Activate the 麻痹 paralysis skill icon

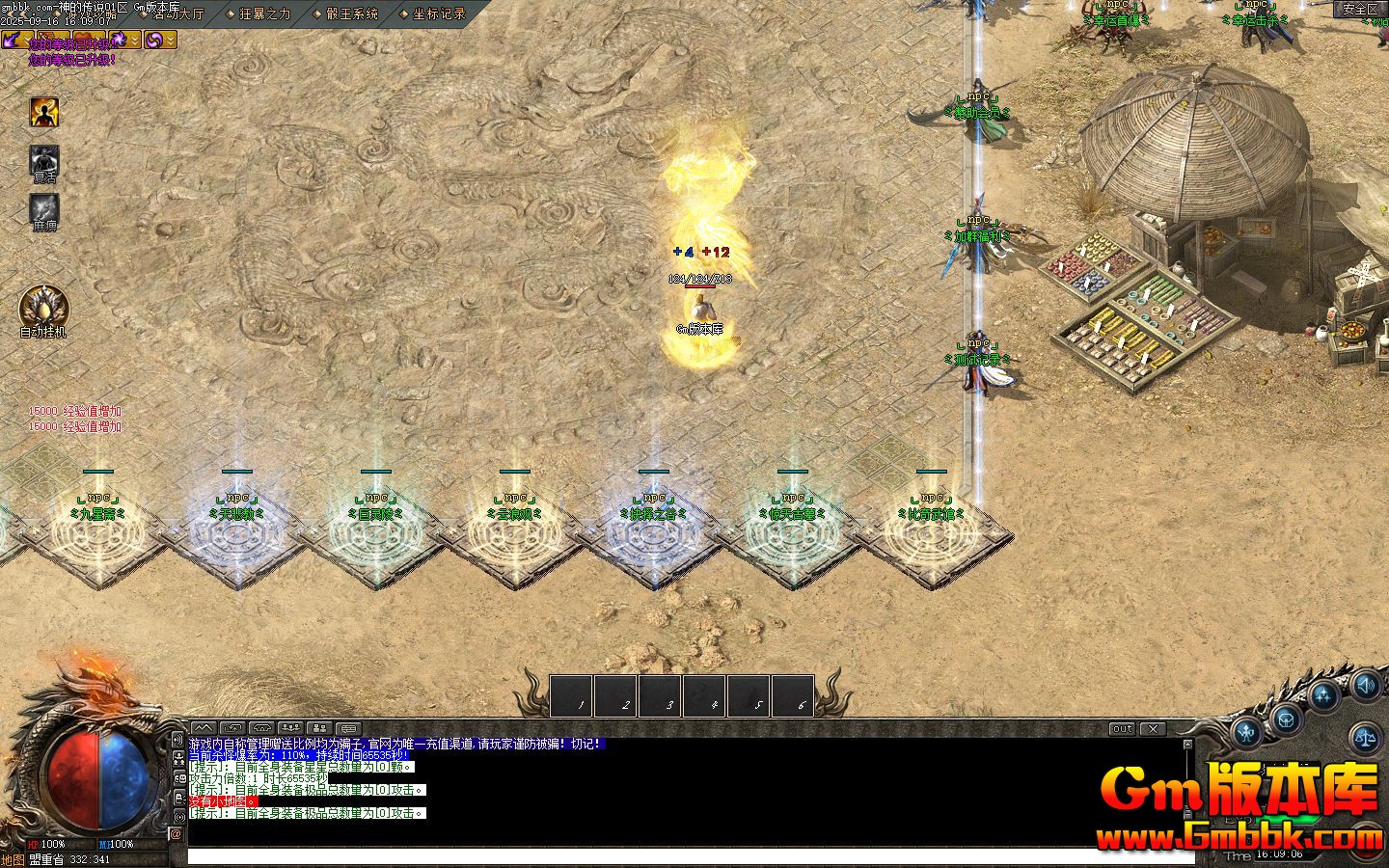[x=44, y=210]
